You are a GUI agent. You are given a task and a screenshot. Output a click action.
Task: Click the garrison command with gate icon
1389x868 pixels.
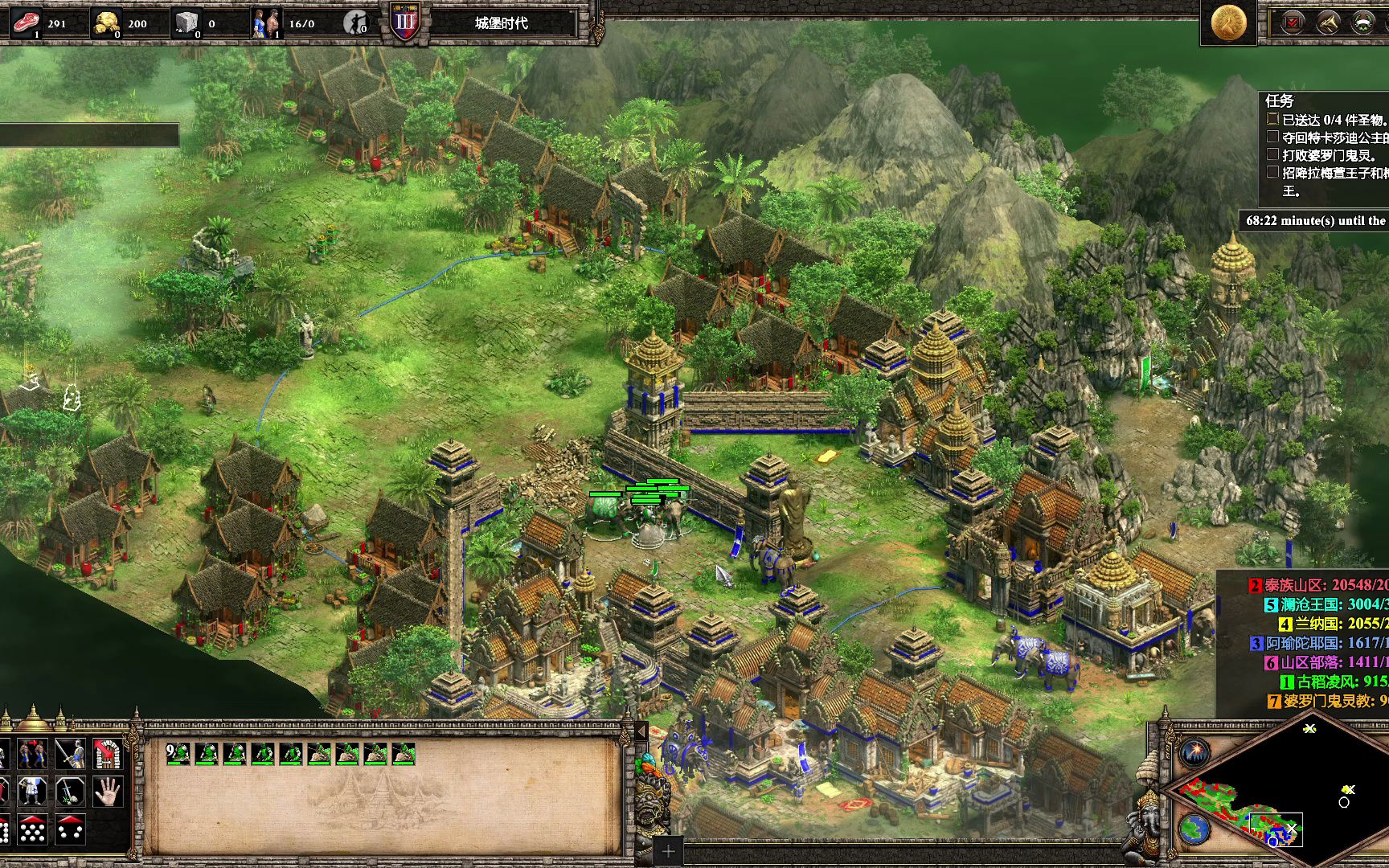coord(107,754)
